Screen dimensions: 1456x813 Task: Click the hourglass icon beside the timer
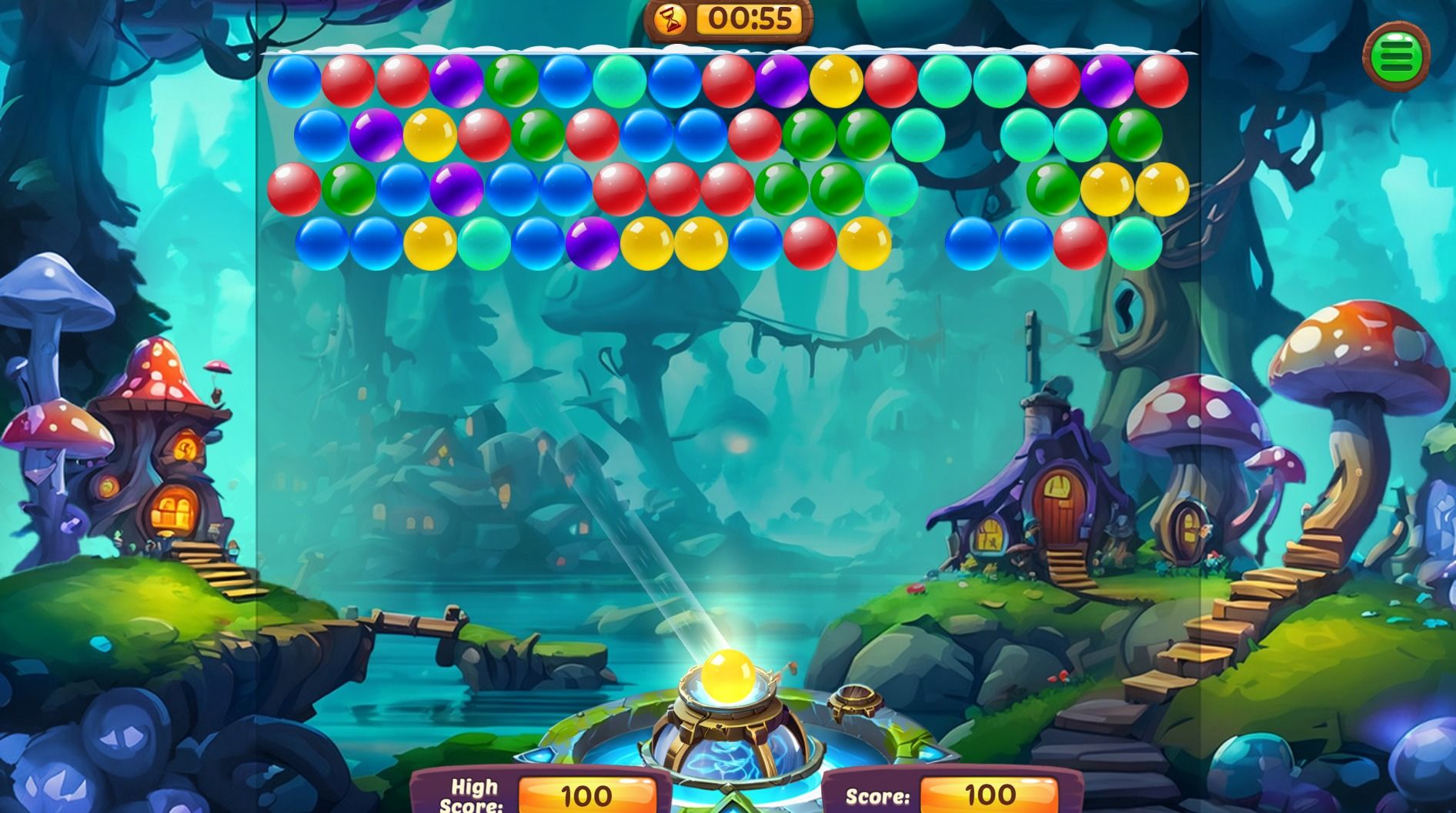click(670, 21)
